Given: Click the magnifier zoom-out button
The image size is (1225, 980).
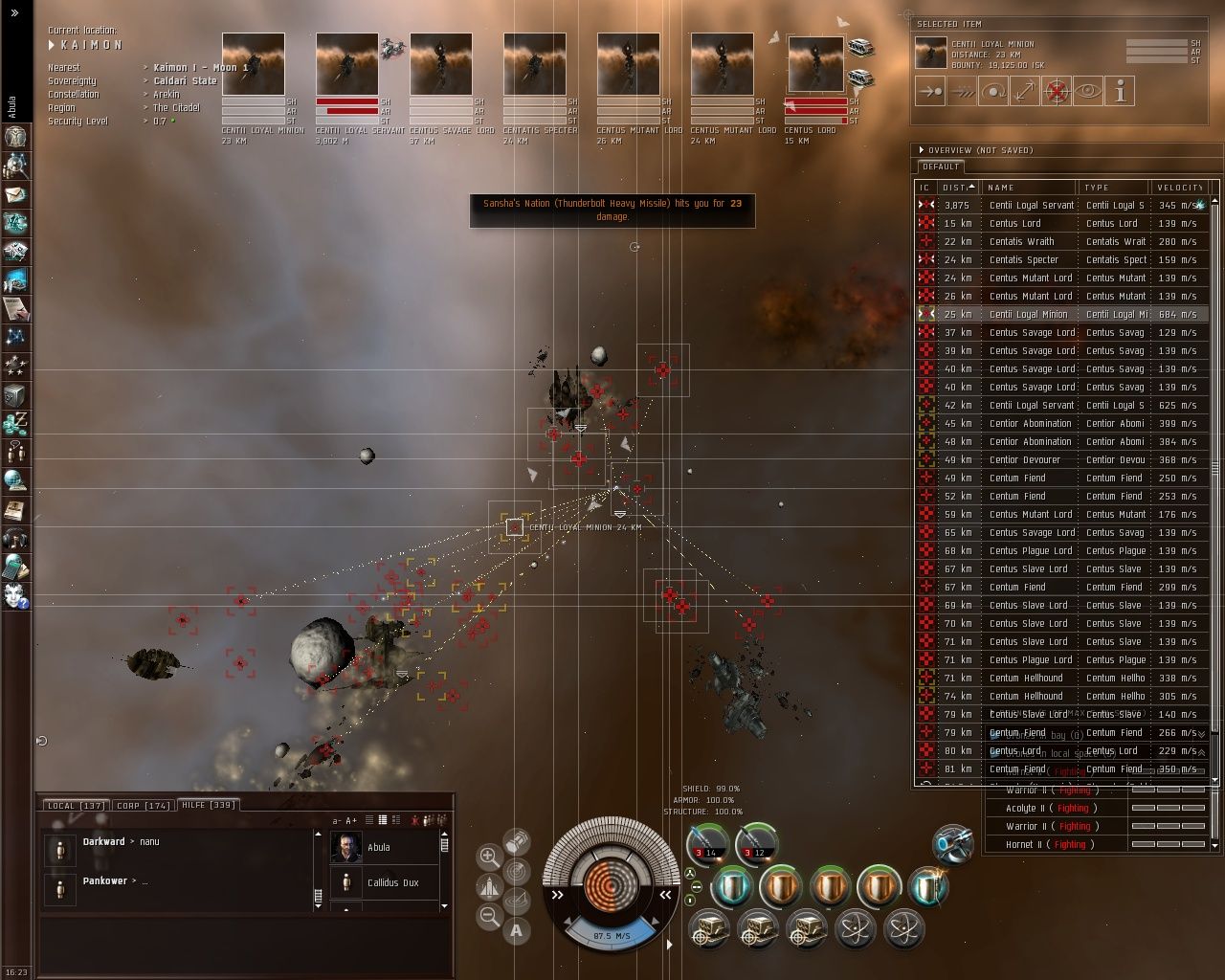Looking at the screenshot, I should click(489, 916).
